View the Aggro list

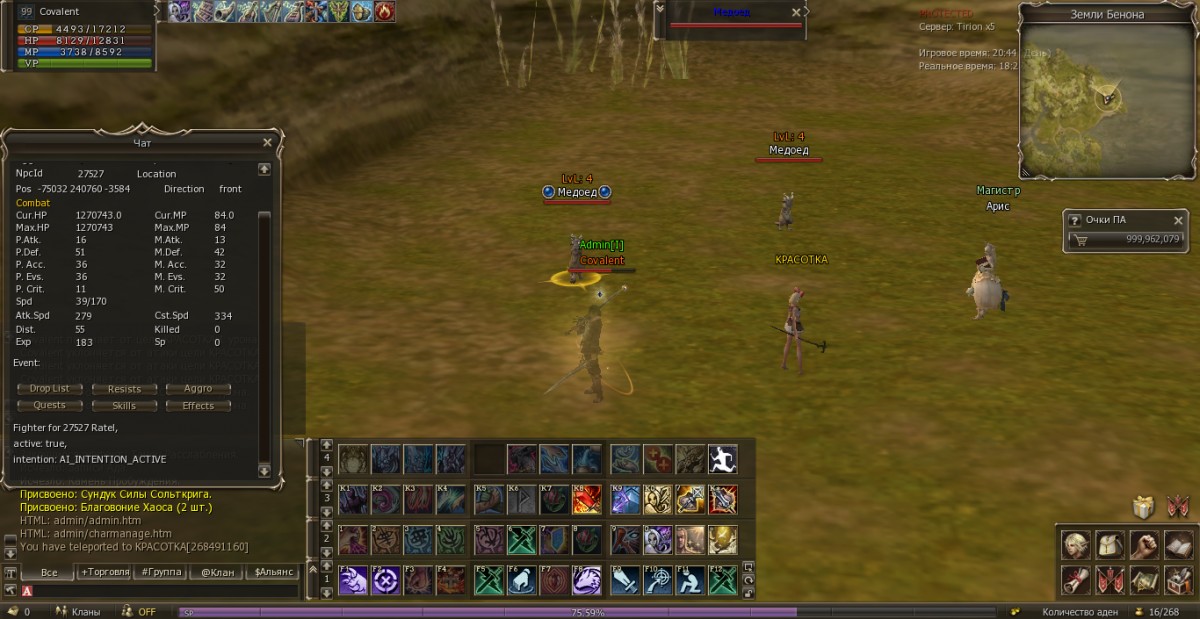click(198, 389)
